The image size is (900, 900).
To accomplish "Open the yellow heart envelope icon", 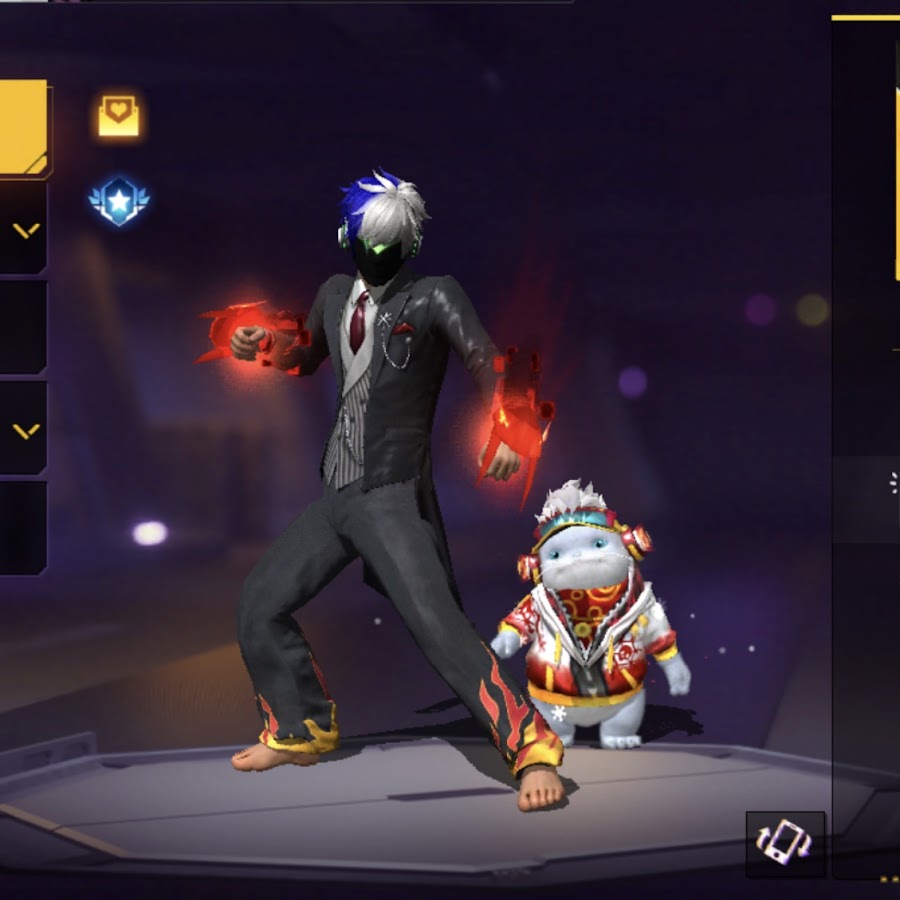I will click(118, 116).
